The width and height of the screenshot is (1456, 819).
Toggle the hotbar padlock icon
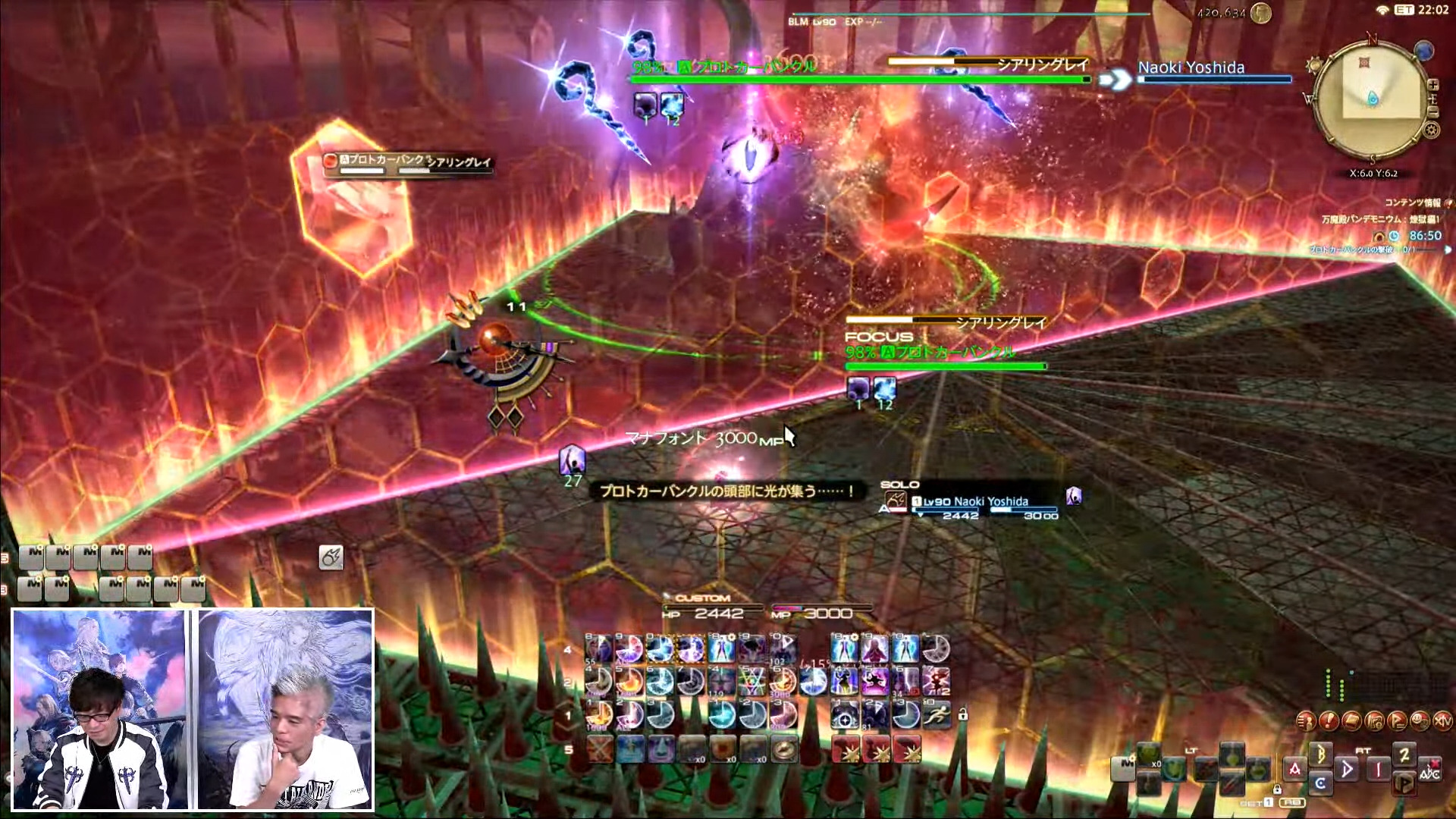click(x=962, y=714)
